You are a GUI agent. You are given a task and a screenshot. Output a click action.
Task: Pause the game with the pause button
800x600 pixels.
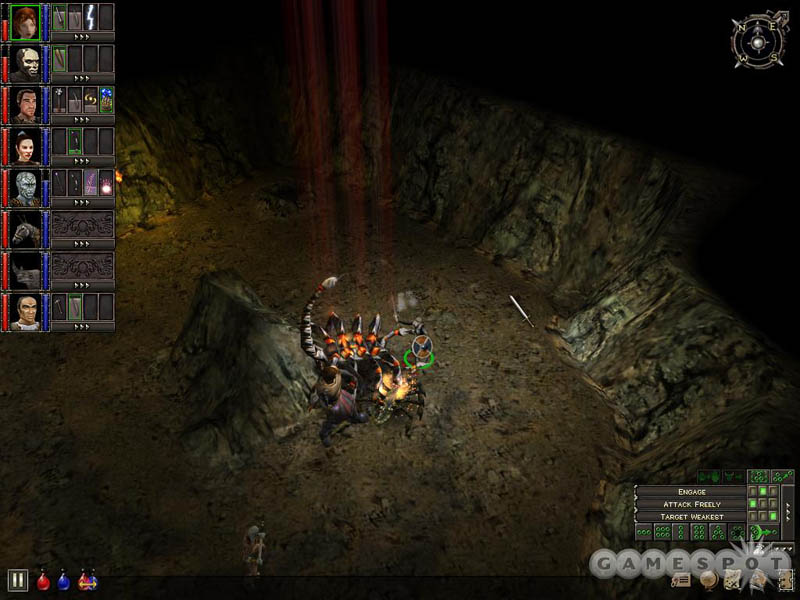coord(17,580)
